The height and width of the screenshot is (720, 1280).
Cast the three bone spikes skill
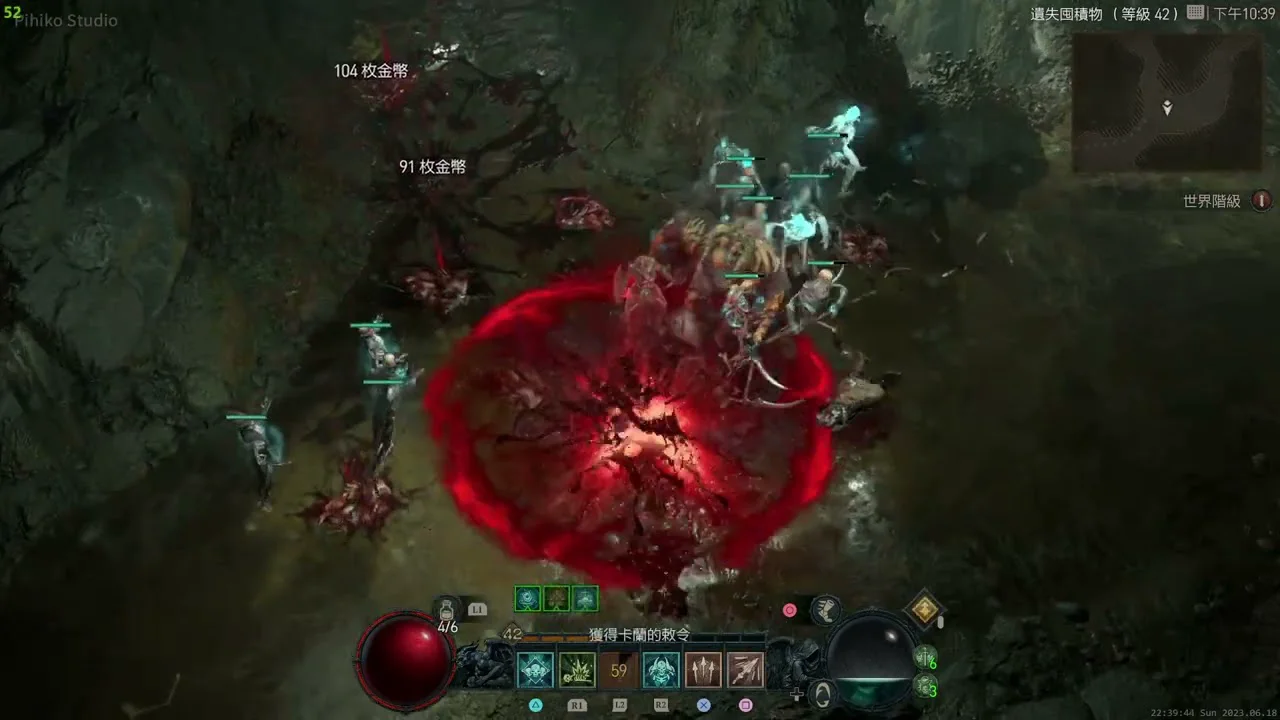(703, 670)
